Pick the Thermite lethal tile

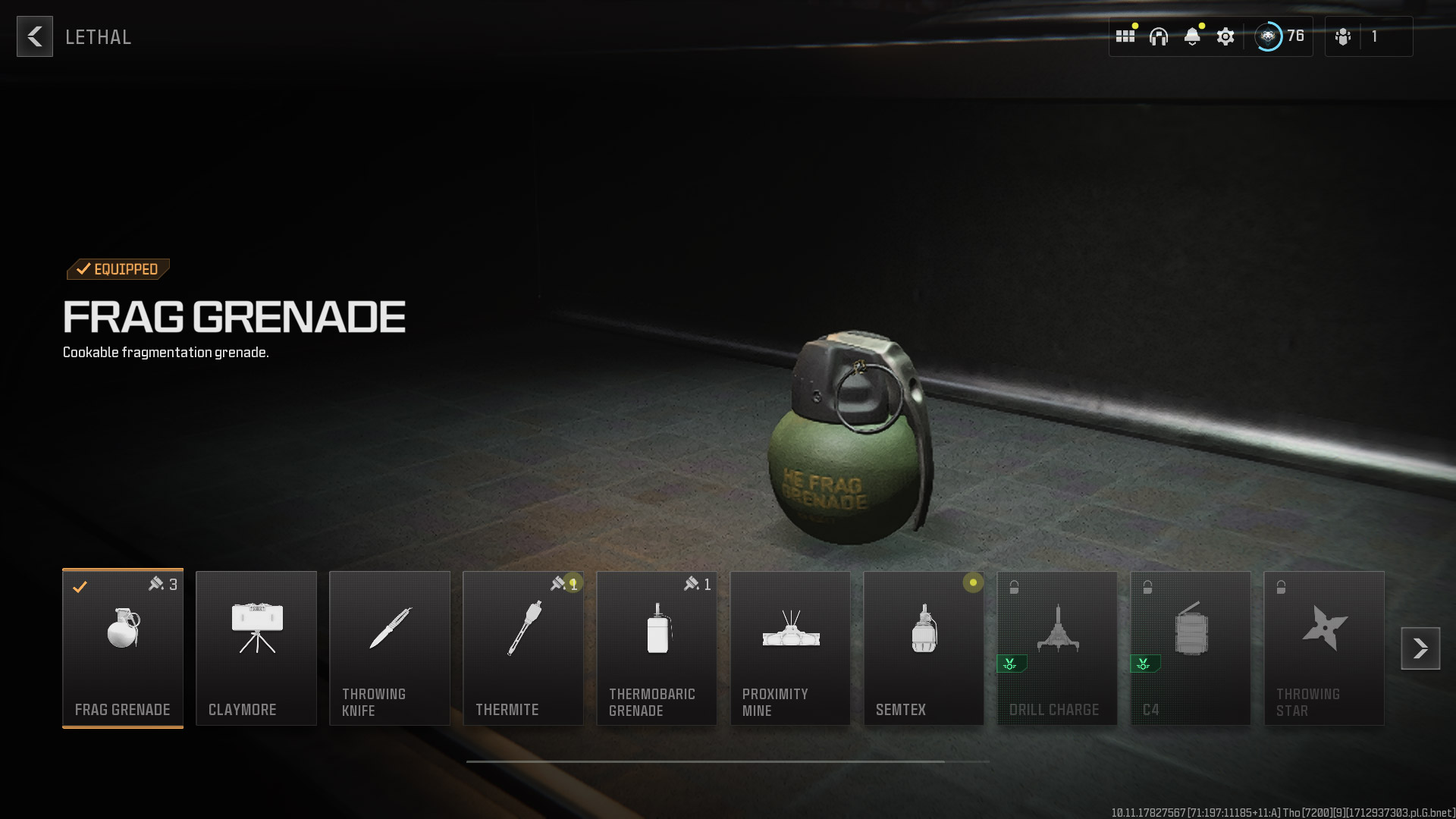point(523,648)
